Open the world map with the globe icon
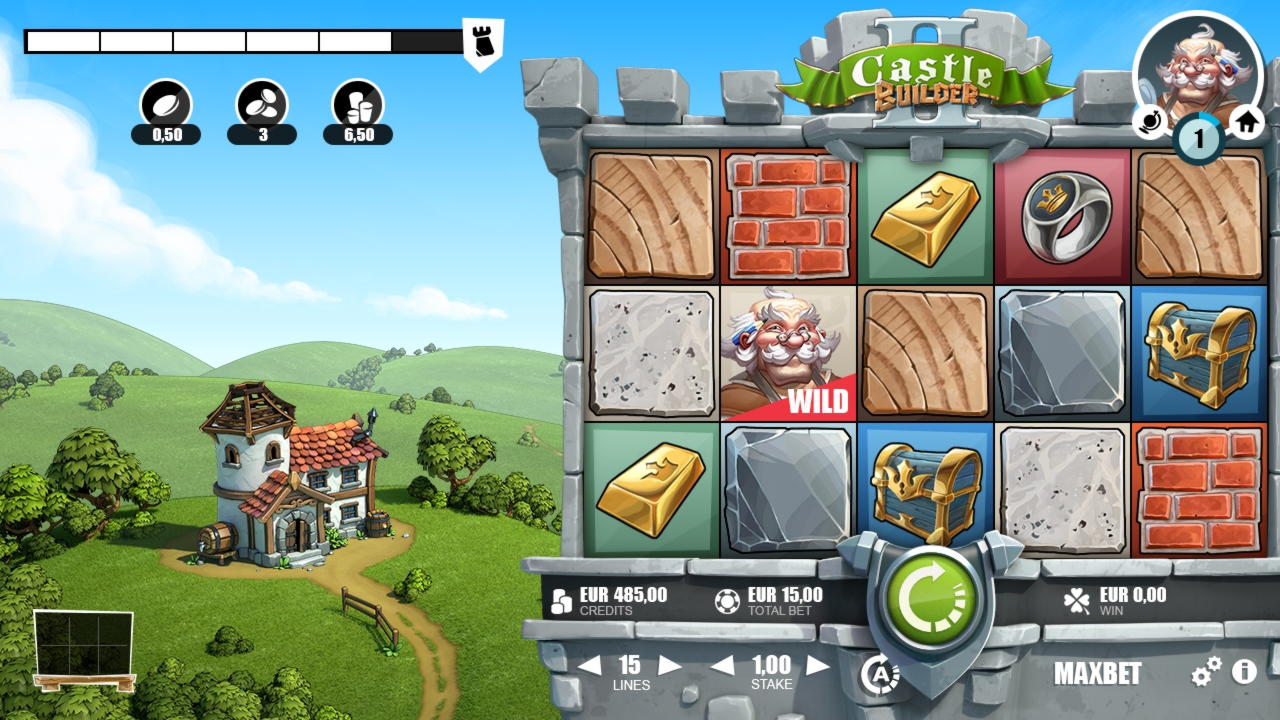The height and width of the screenshot is (720, 1280). click(x=1152, y=123)
